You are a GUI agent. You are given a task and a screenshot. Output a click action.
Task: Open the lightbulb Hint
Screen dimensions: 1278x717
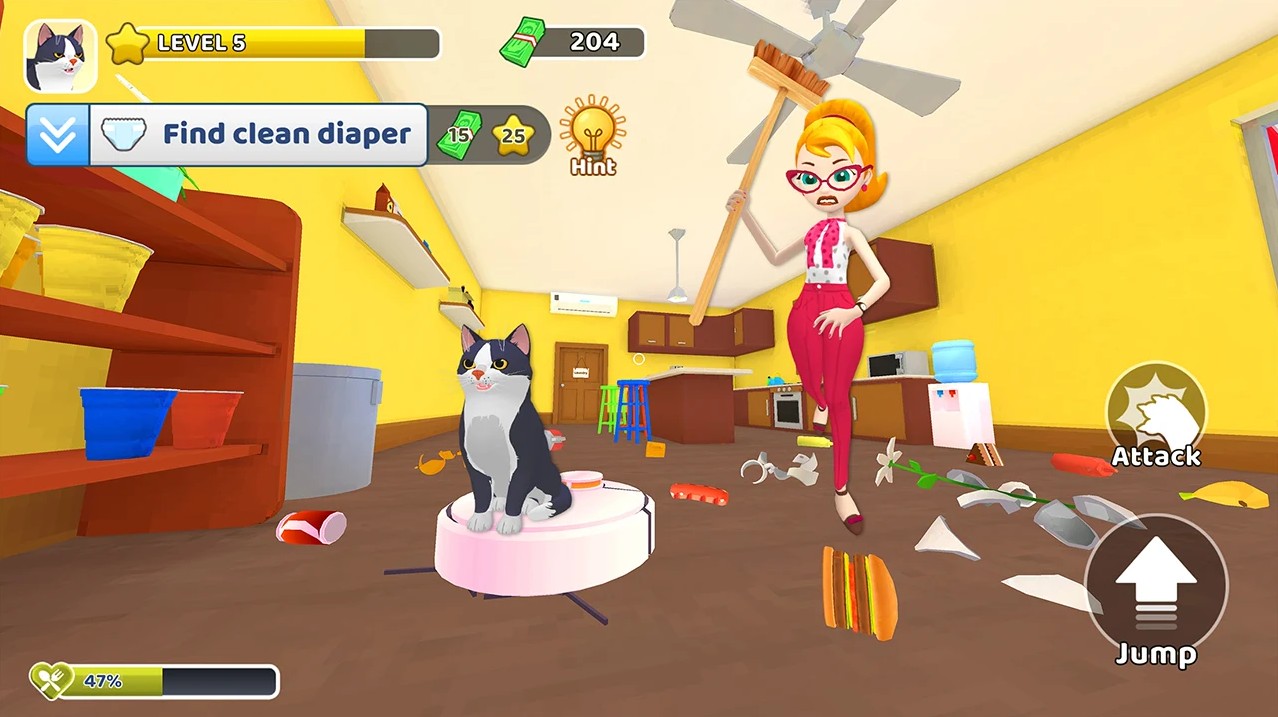pos(592,134)
